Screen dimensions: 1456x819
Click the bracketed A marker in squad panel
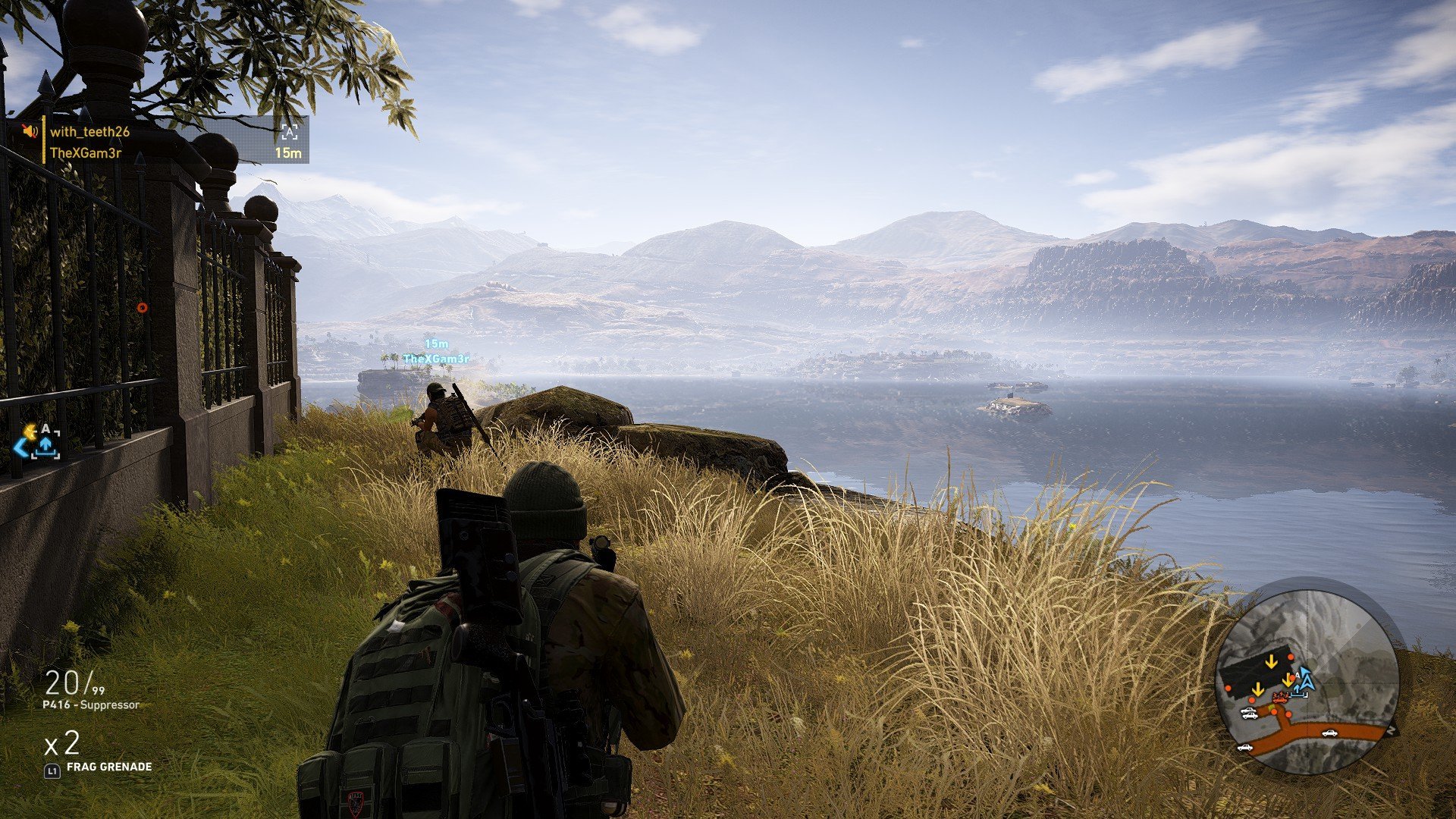[x=289, y=133]
